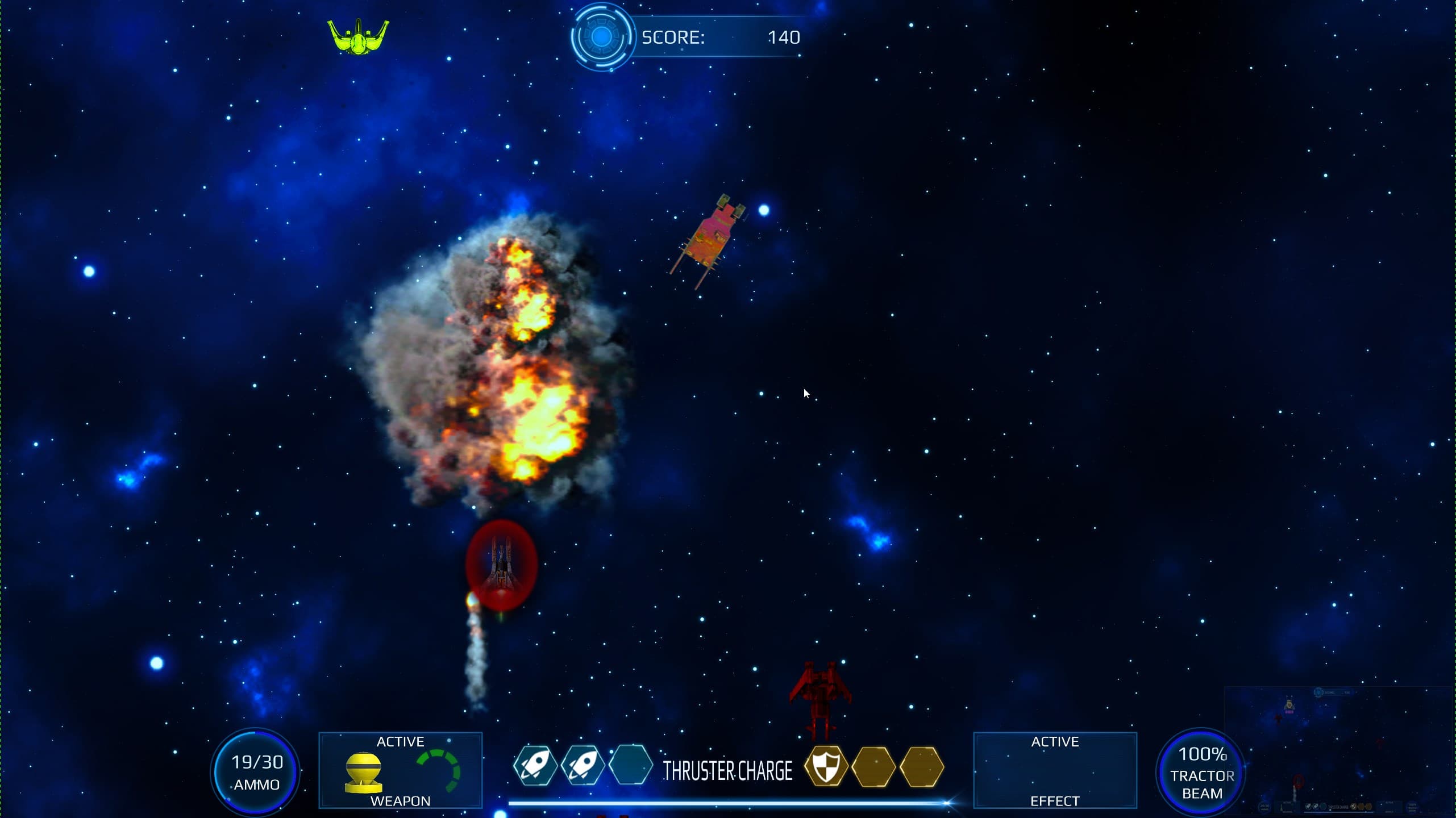This screenshot has height=818, width=1456.
Task: Toggle the empty thruster charge hexagon slot
Action: pyautogui.click(x=632, y=765)
